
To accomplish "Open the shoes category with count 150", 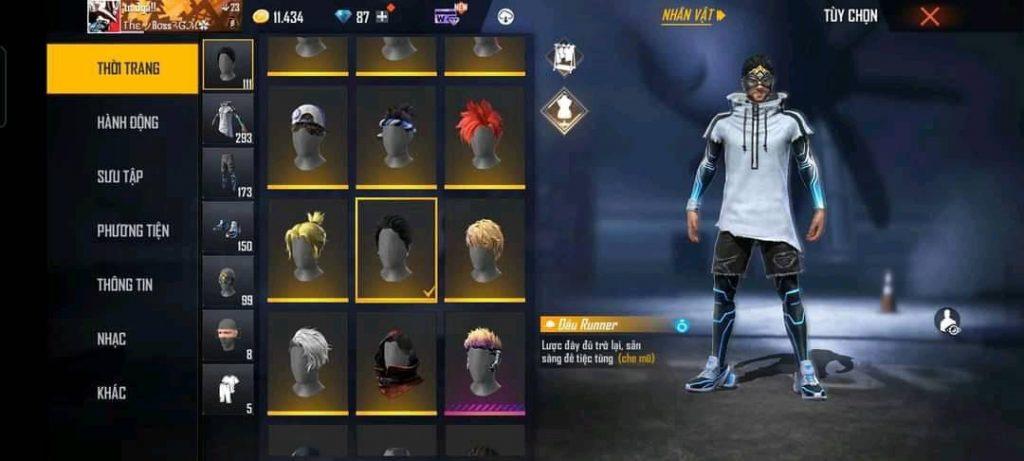I will 228,227.
